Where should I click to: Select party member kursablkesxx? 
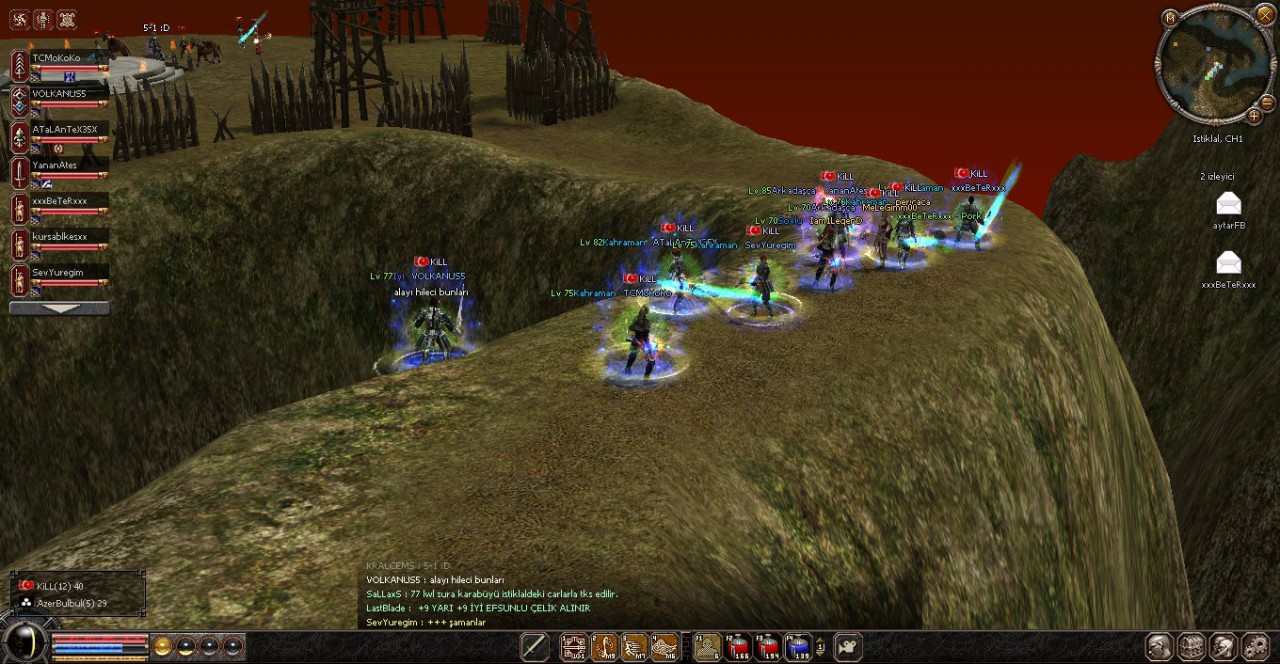click(60, 237)
